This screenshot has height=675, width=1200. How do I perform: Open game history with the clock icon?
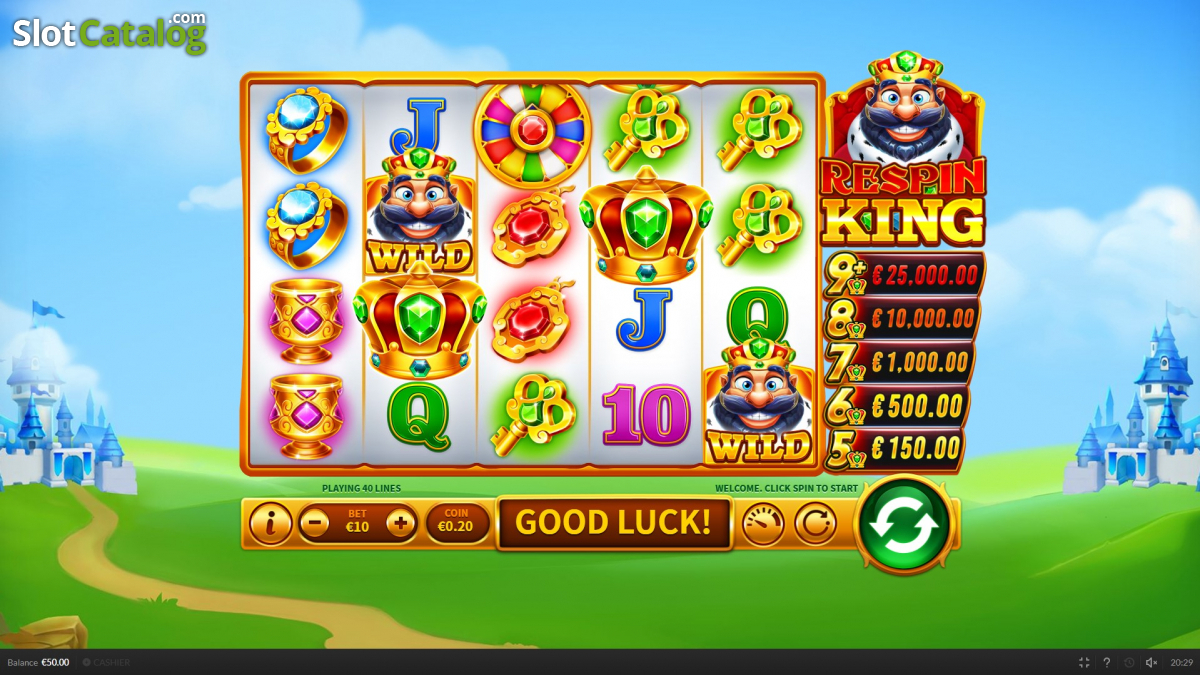[1129, 662]
